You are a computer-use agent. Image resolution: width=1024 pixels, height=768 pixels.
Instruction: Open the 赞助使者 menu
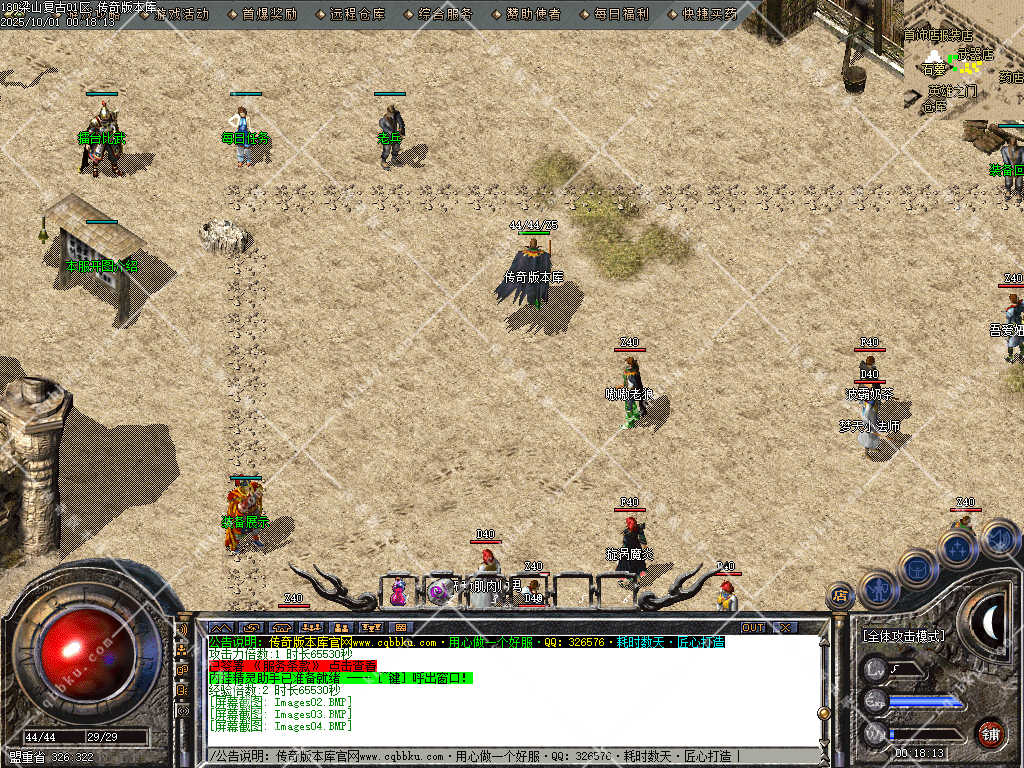(x=532, y=14)
